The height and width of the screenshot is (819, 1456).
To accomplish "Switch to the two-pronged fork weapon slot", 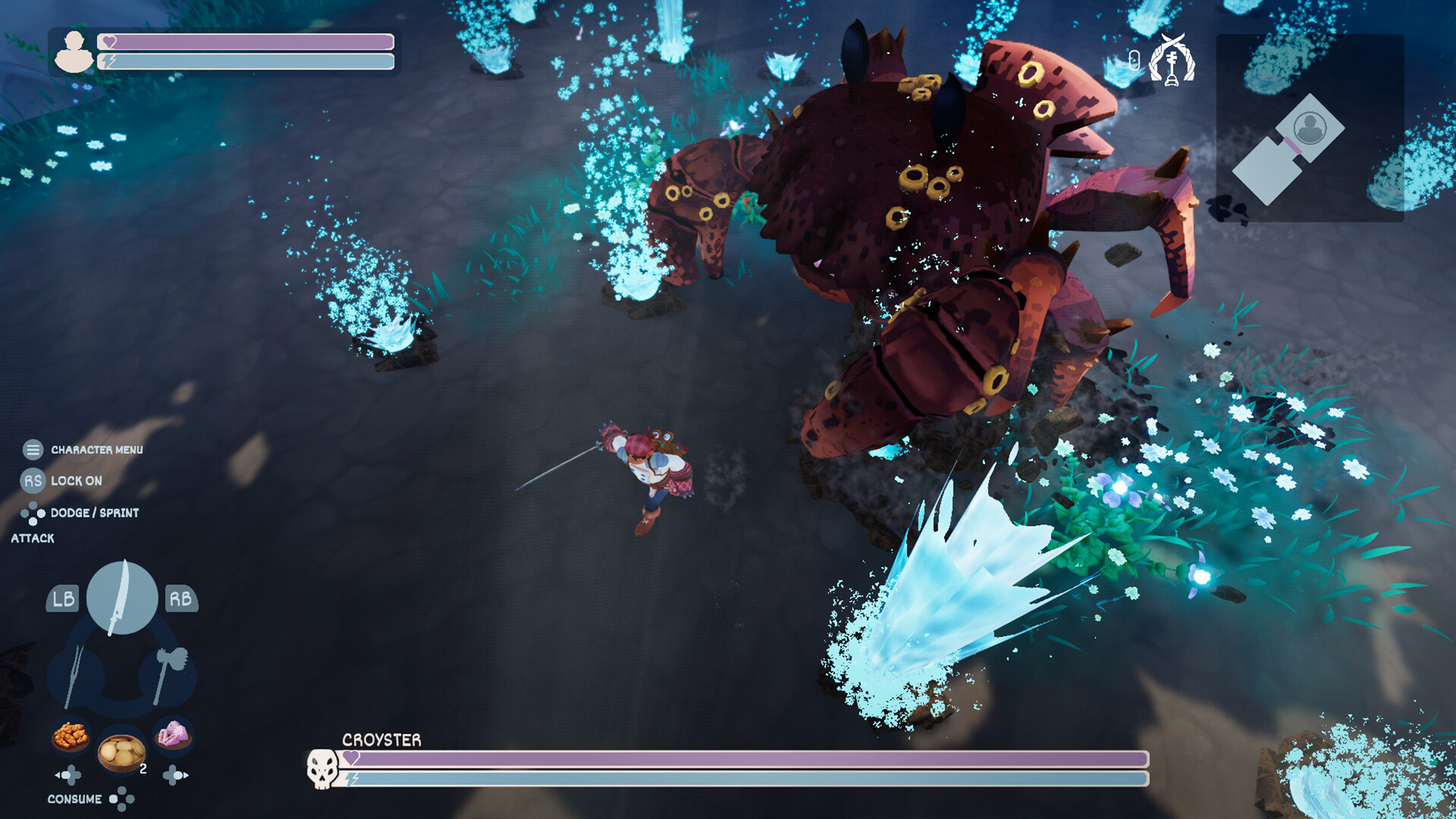I will (75, 675).
